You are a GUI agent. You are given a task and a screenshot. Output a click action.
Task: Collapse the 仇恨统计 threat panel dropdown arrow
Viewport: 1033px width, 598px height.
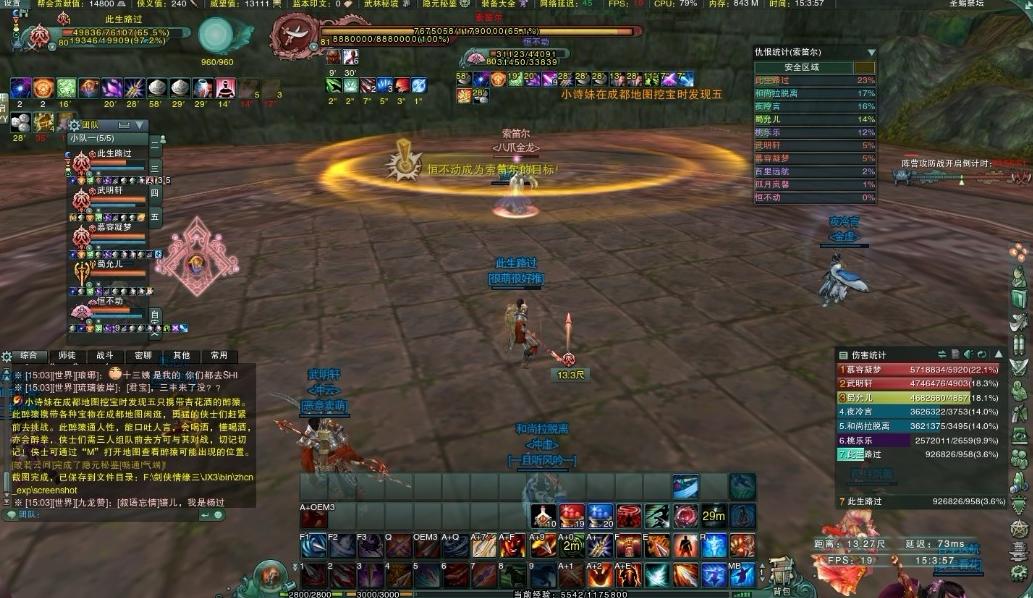pyautogui.click(x=871, y=52)
